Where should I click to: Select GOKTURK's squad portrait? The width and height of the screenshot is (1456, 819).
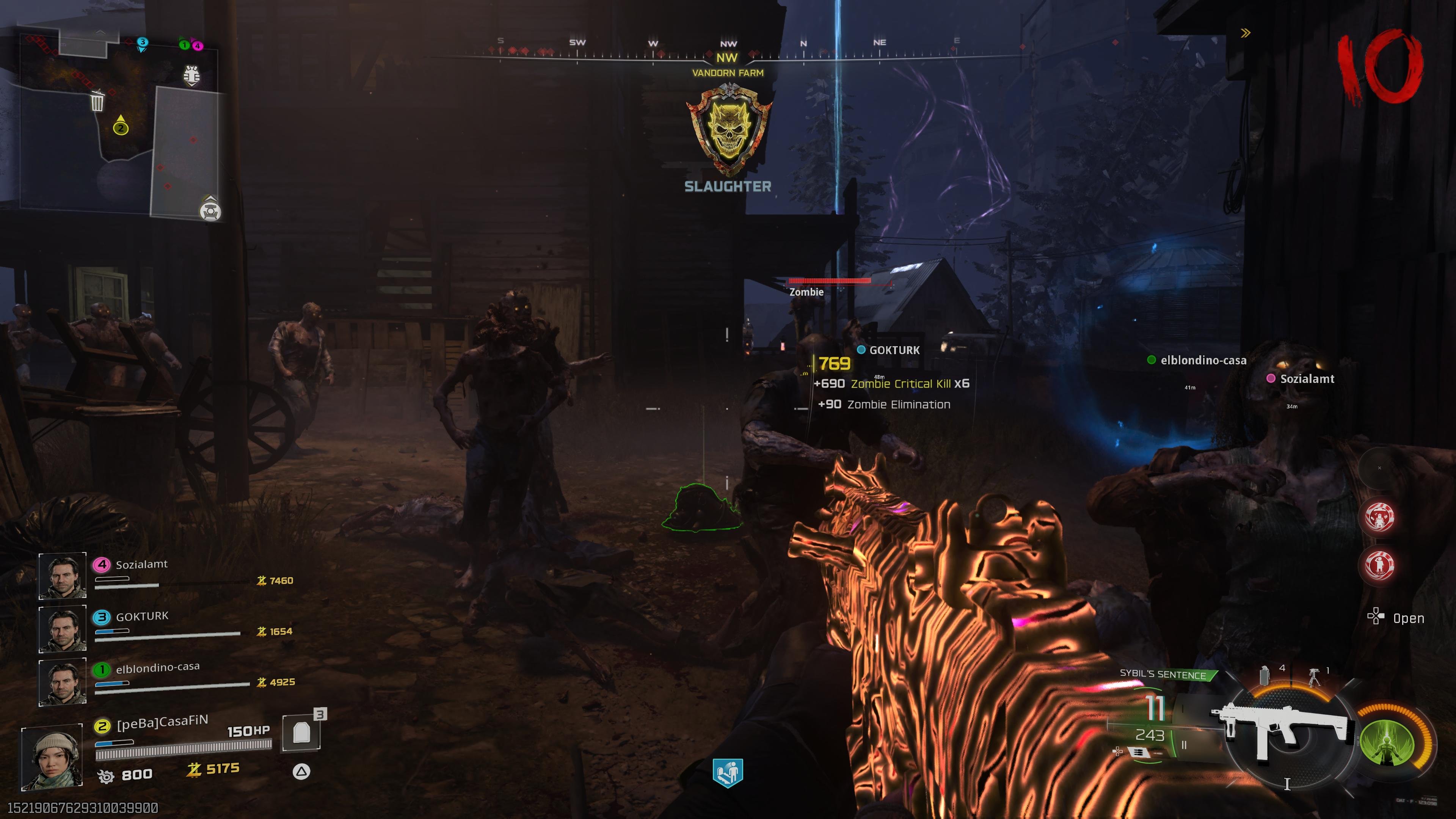click(62, 628)
